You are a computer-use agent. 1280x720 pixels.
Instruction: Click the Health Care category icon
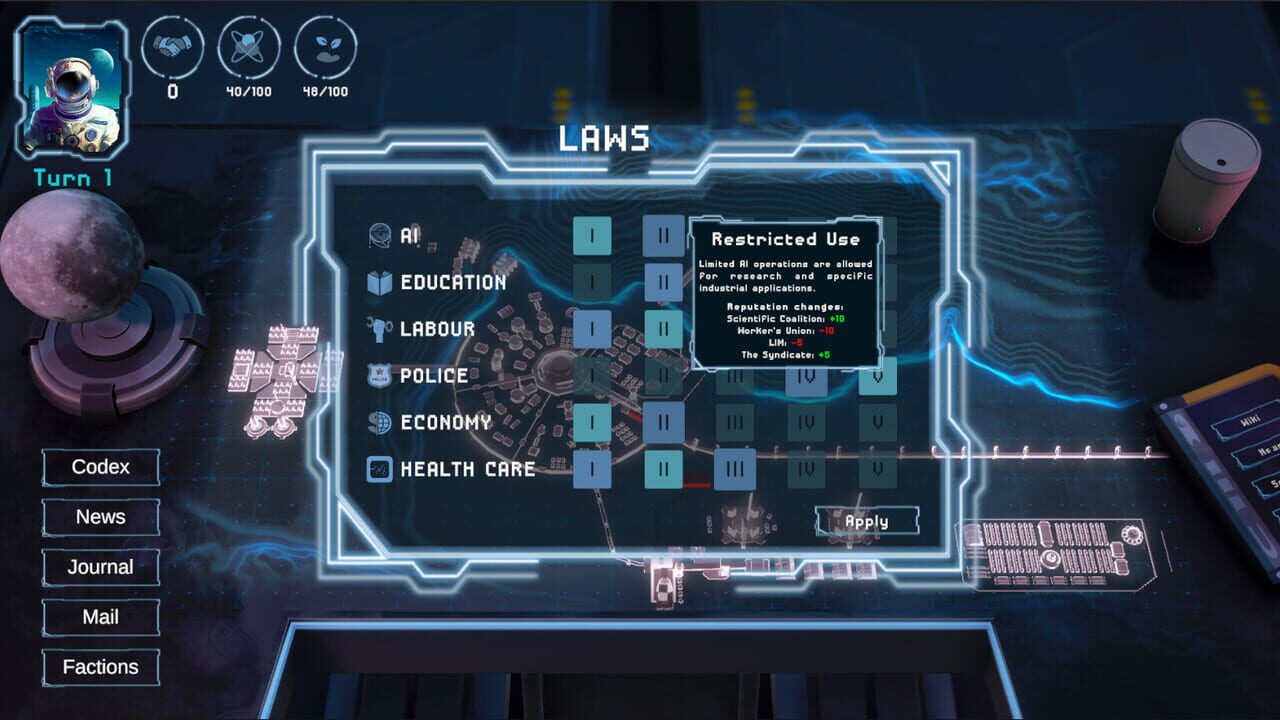point(381,469)
